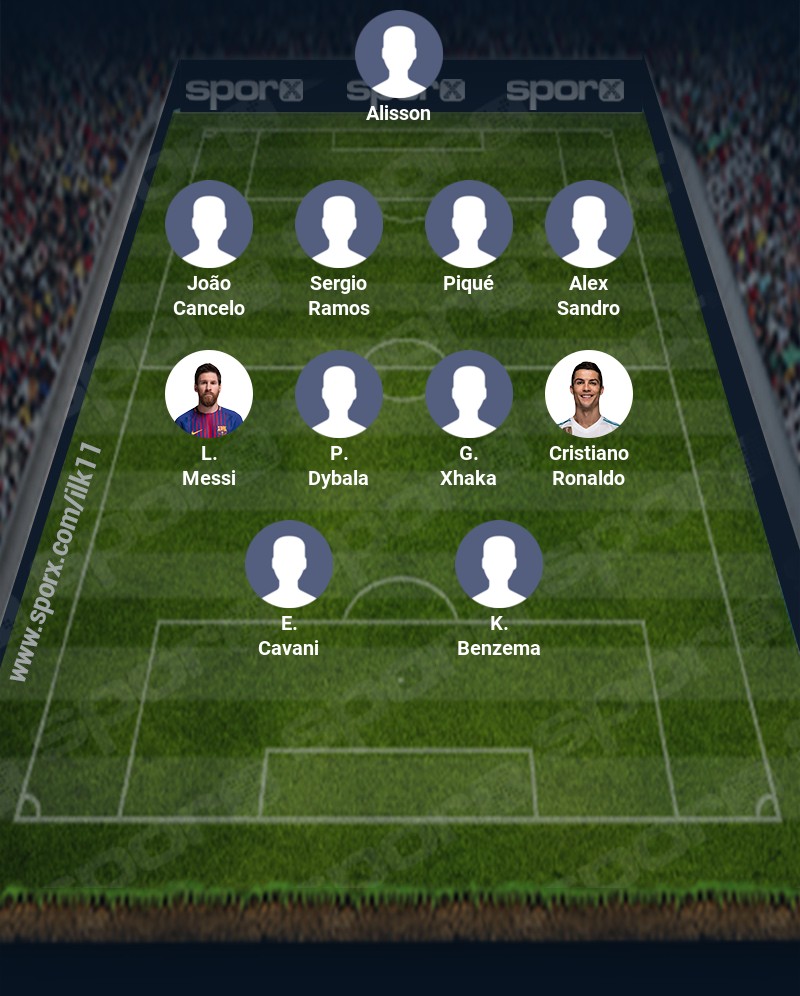Select goalkeeper Alisson's player slot

[x=399, y=54]
